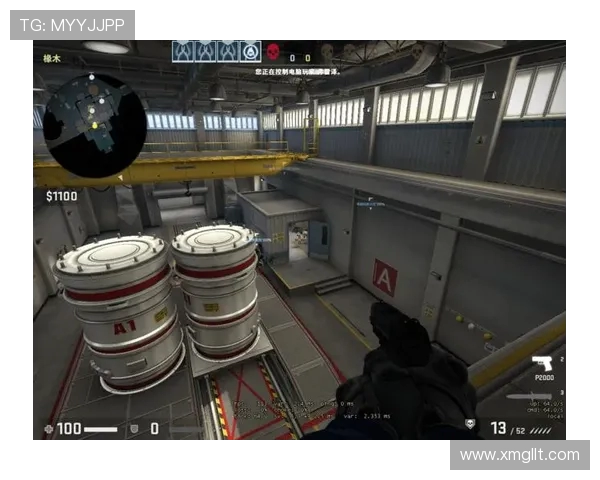
Task: Select the circular emblem player avatar
Action: coord(250,52)
